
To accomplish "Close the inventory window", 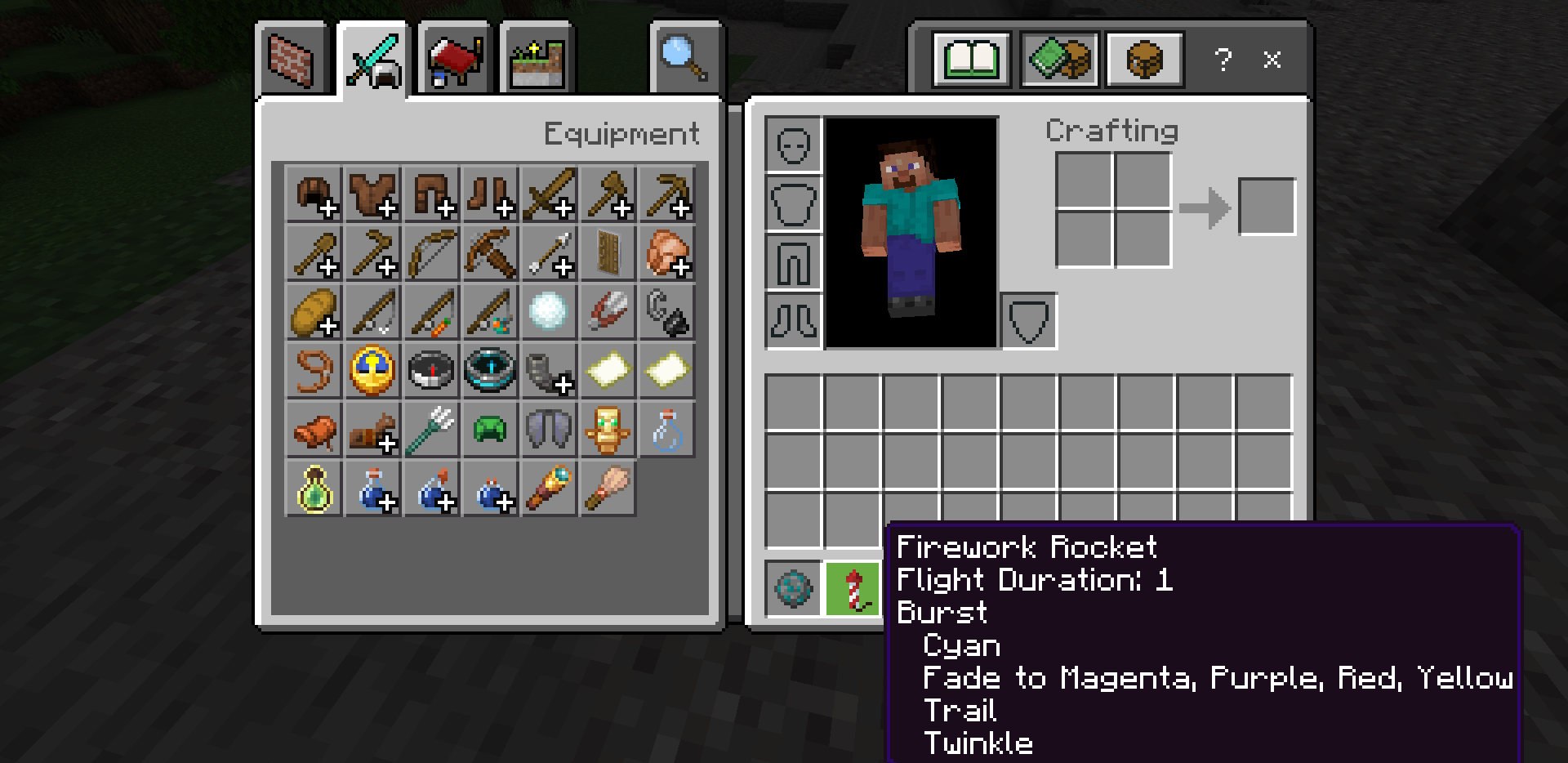I will coord(1272,60).
